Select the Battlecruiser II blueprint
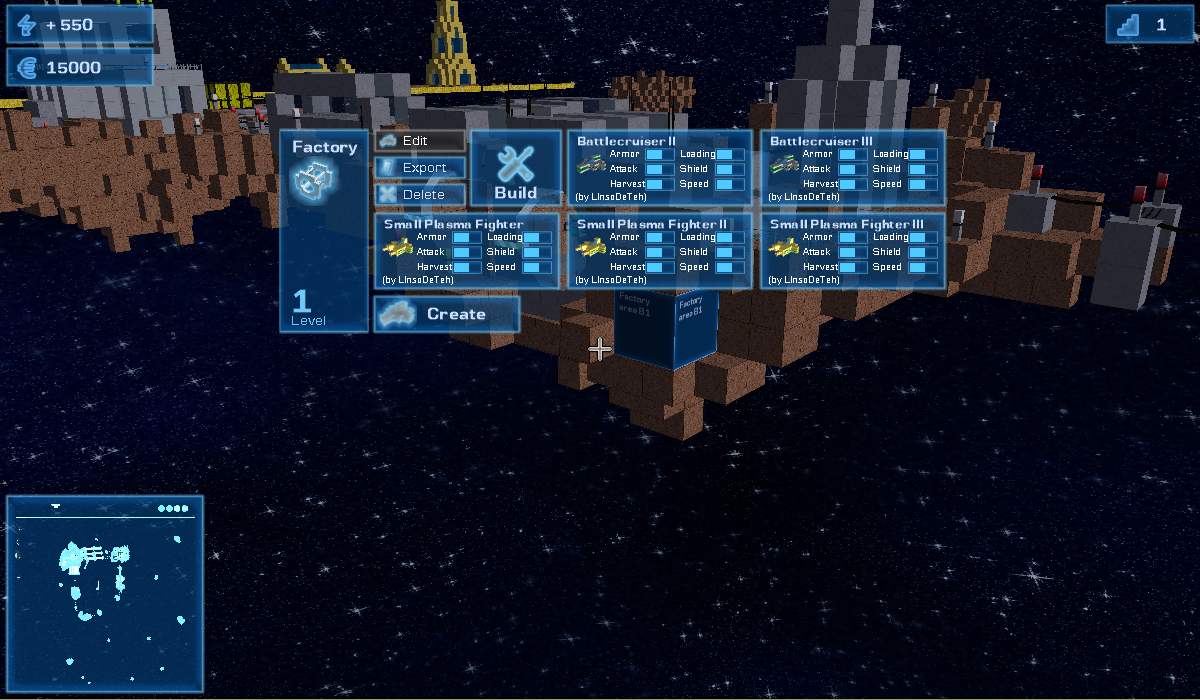 tap(660, 168)
